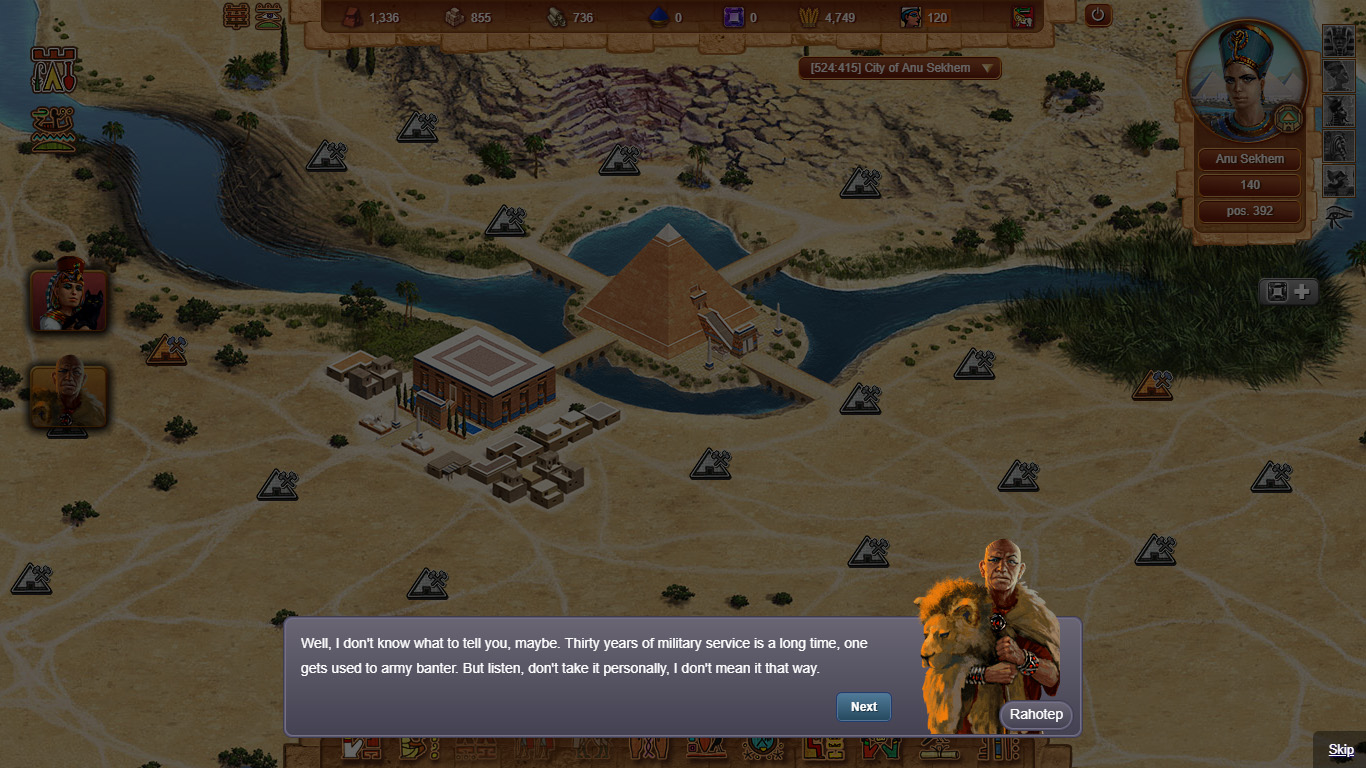Select the top greyed sphinx advisor slot
This screenshot has width=1366, height=768.
(1338, 41)
